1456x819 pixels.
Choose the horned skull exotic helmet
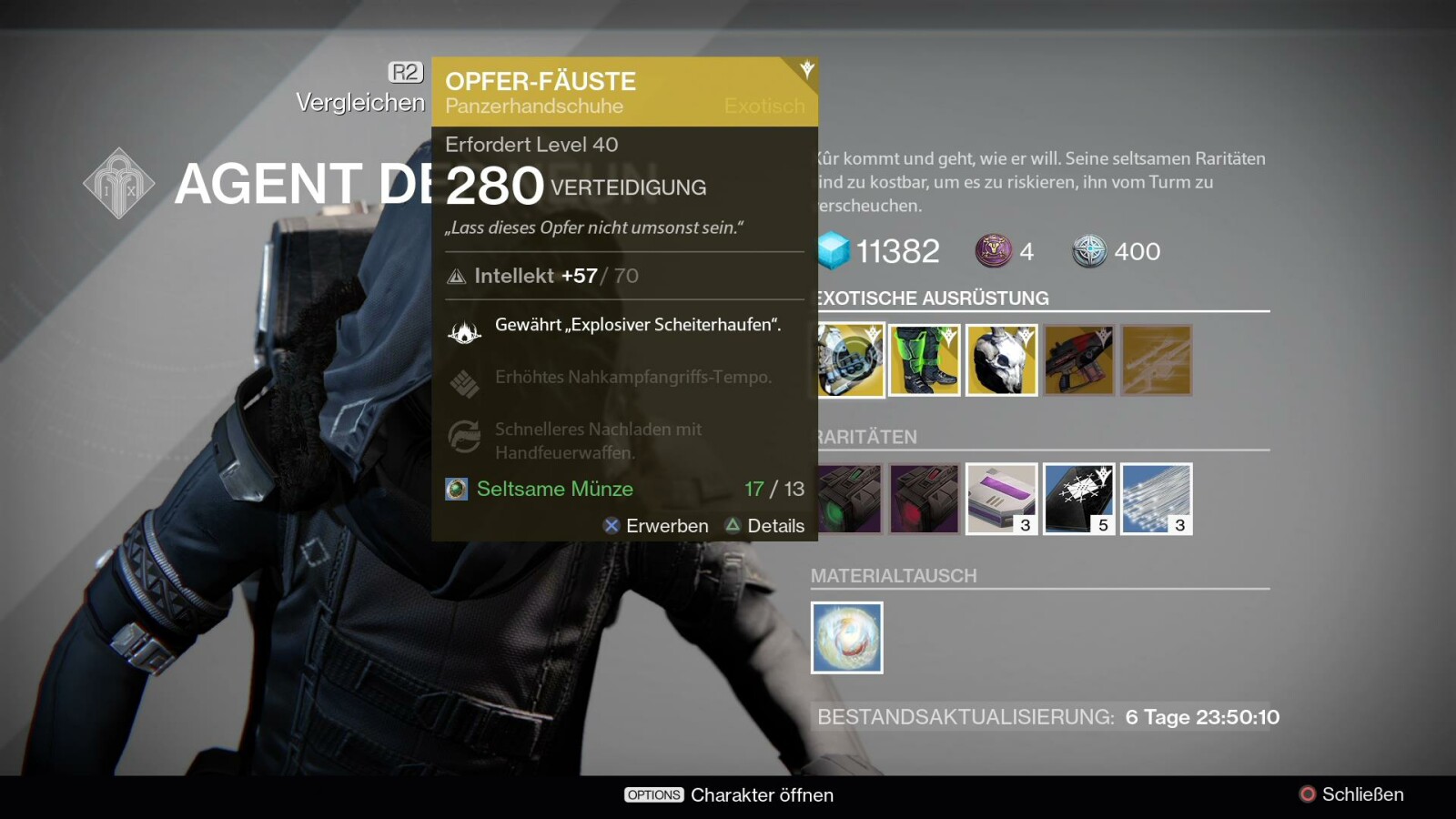1001,360
